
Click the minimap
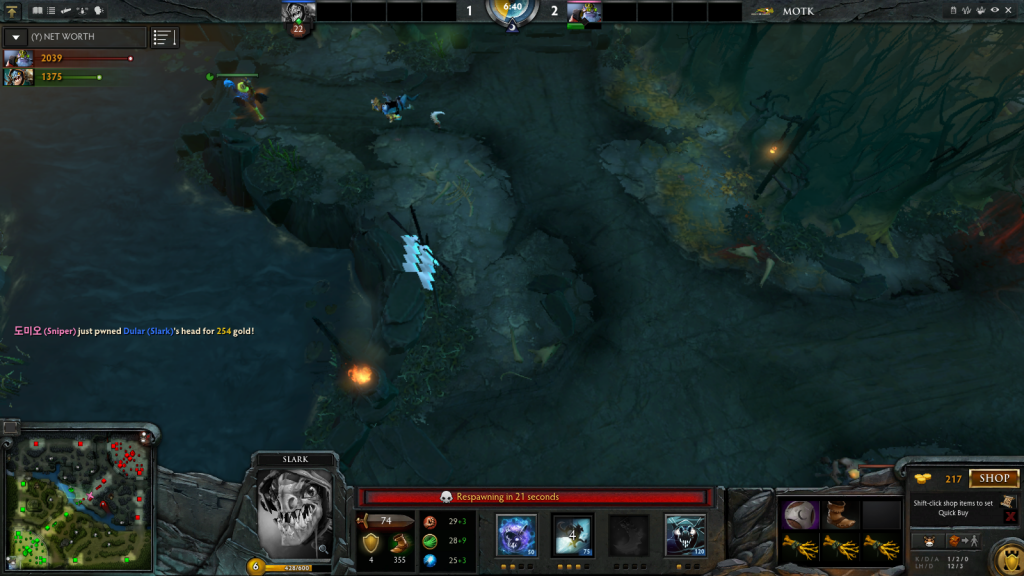click(x=78, y=501)
